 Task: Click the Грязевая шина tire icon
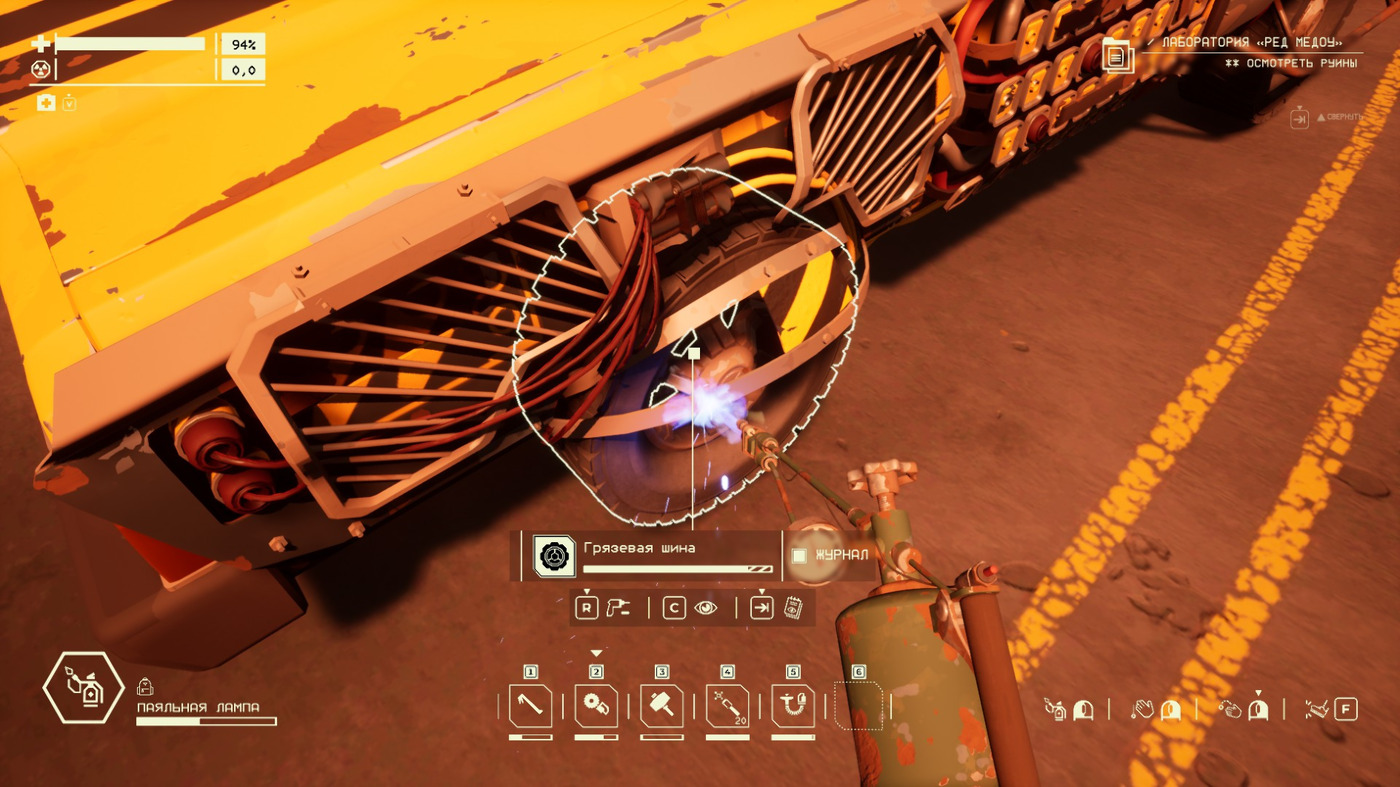click(554, 556)
